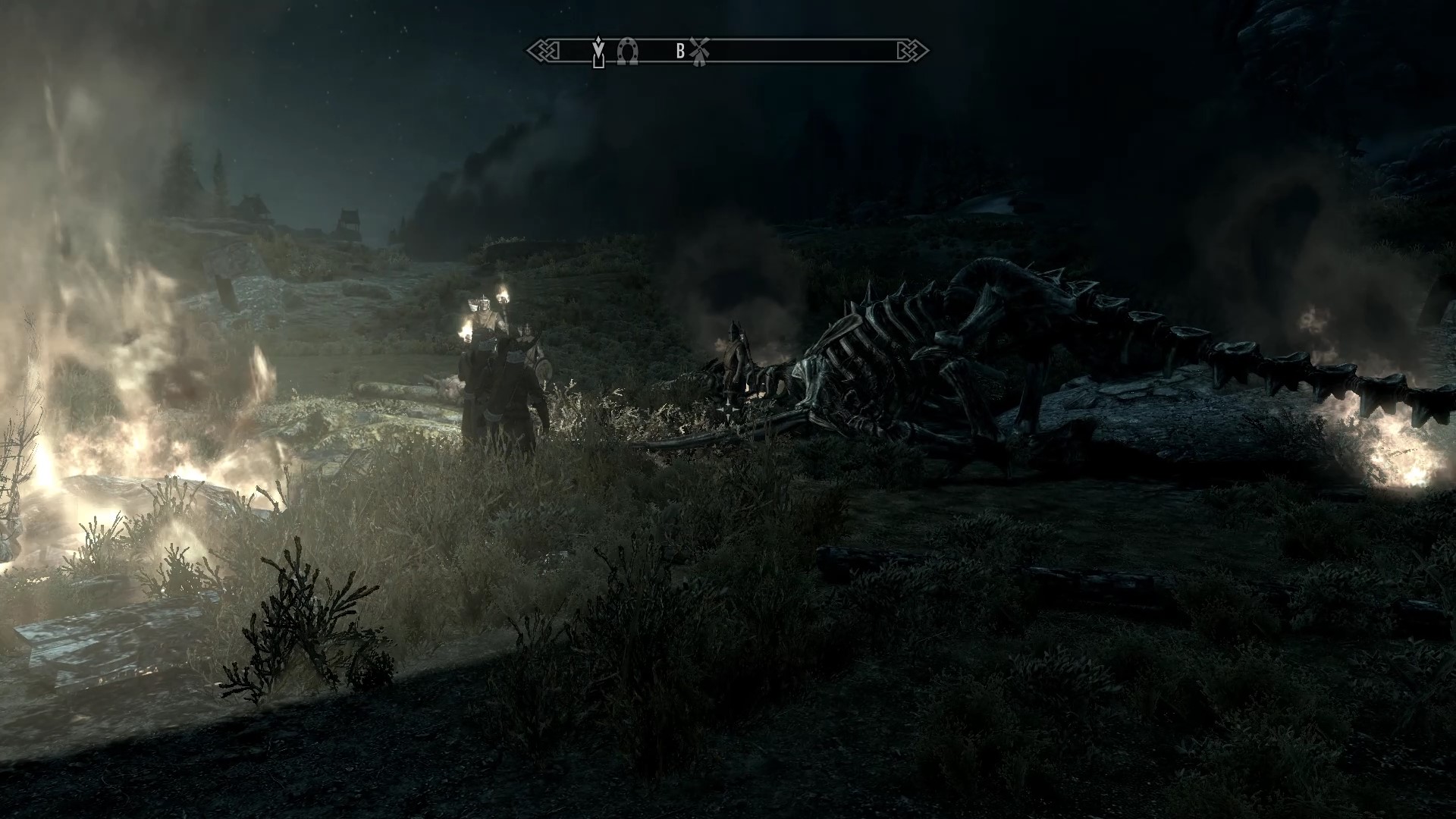Click the windmill farm marker on the compass
The width and height of the screenshot is (1456, 819).
(x=699, y=51)
